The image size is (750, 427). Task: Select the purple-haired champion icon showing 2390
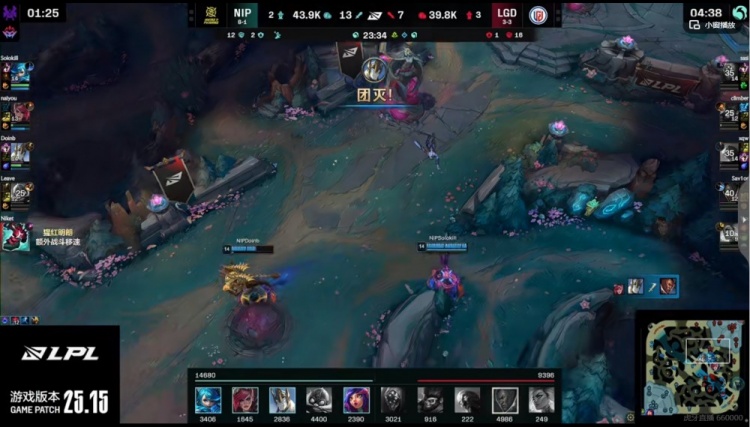[x=355, y=398]
